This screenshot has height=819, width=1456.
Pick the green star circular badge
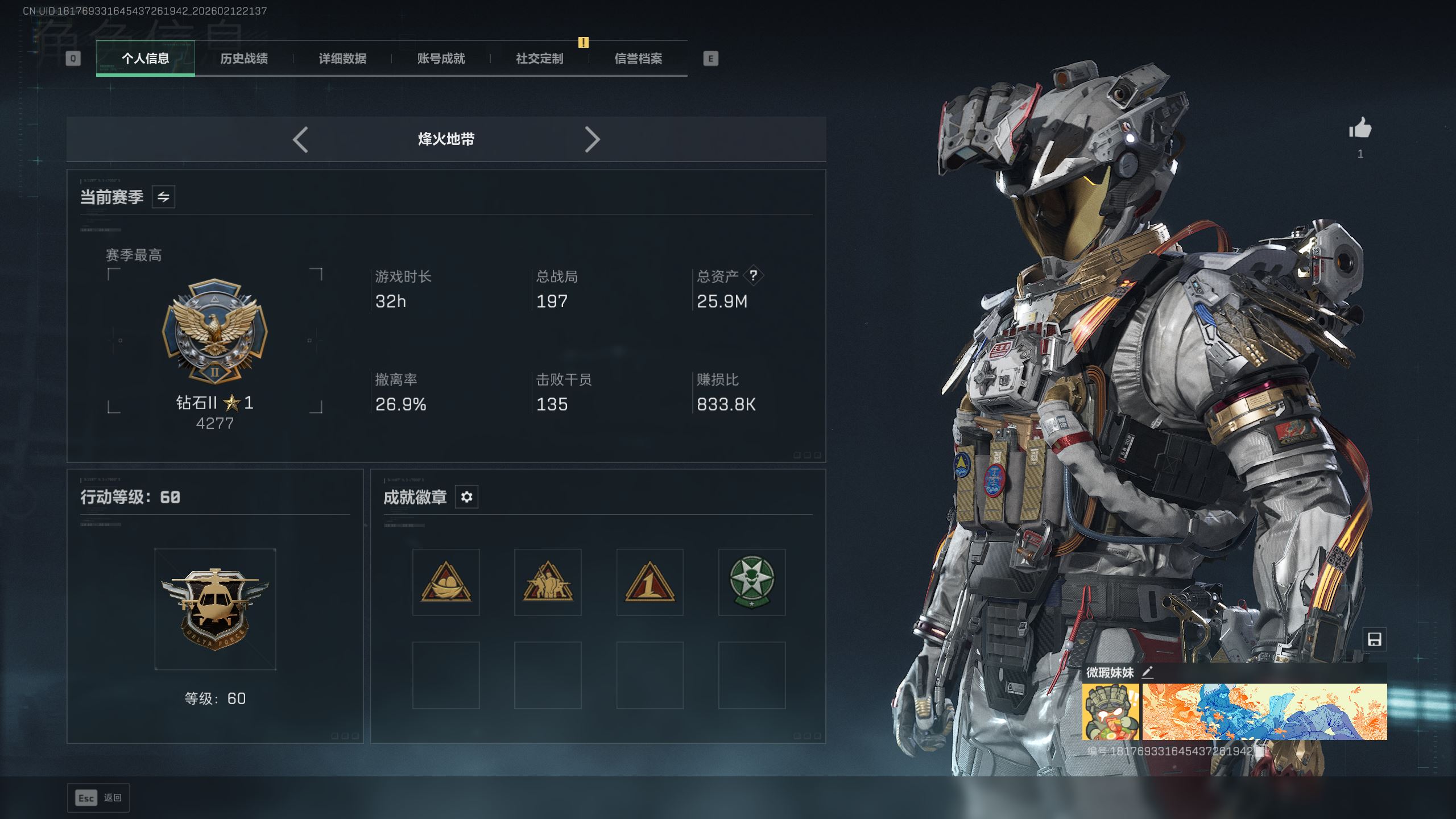tap(752, 582)
